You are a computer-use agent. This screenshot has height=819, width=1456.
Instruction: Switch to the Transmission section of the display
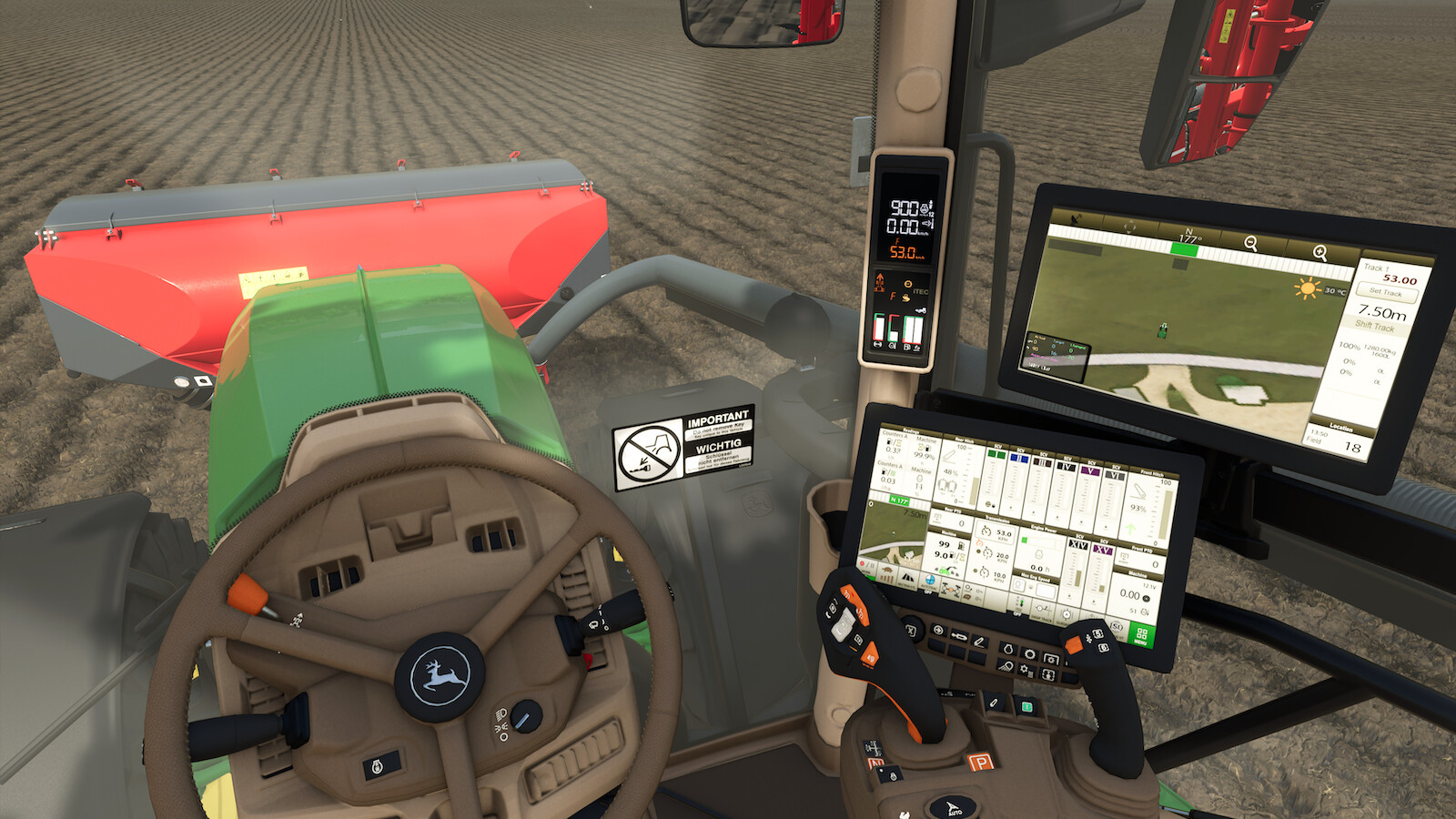997,521
